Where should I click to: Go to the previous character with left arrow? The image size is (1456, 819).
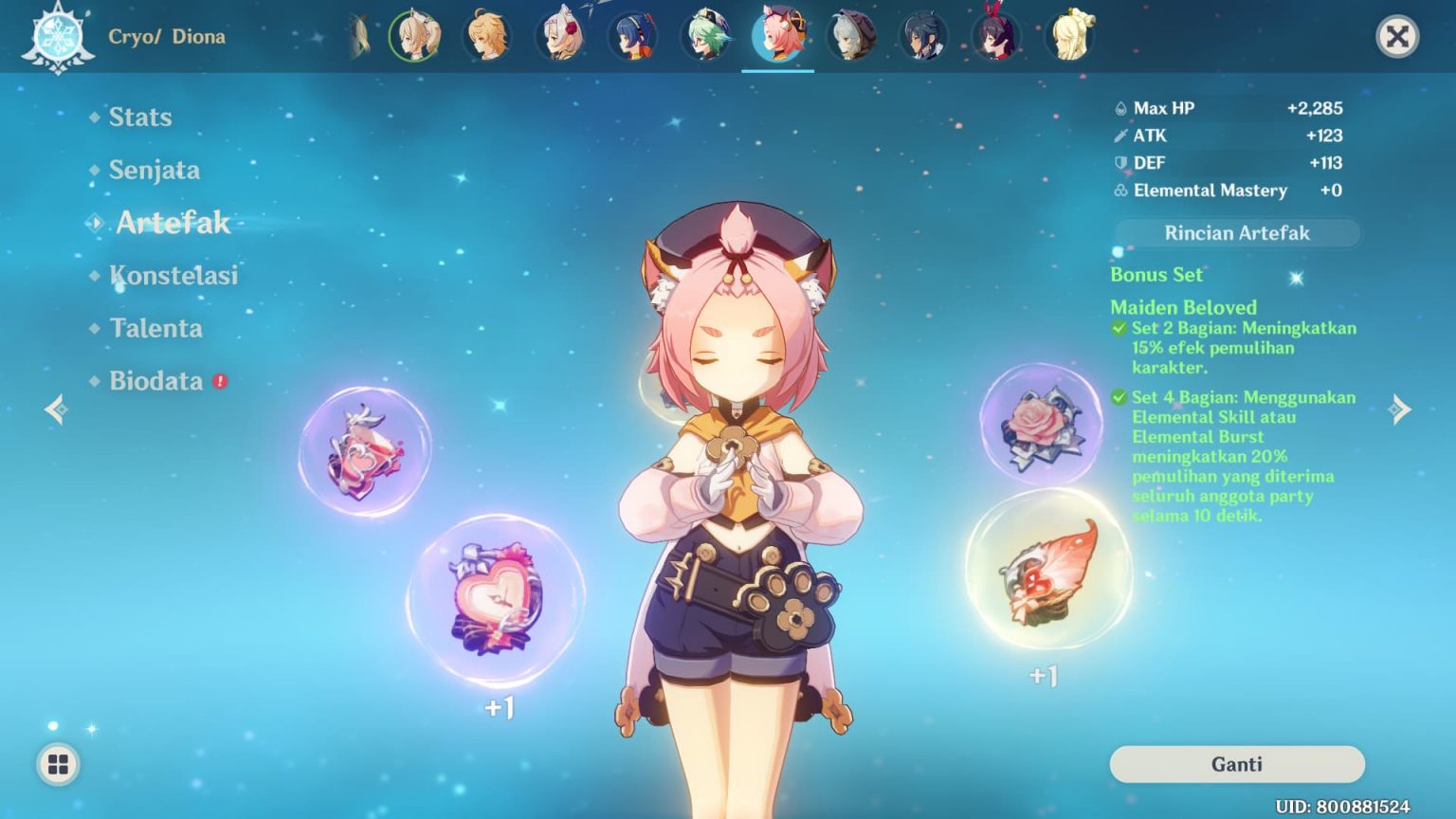(x=56, y=409)
